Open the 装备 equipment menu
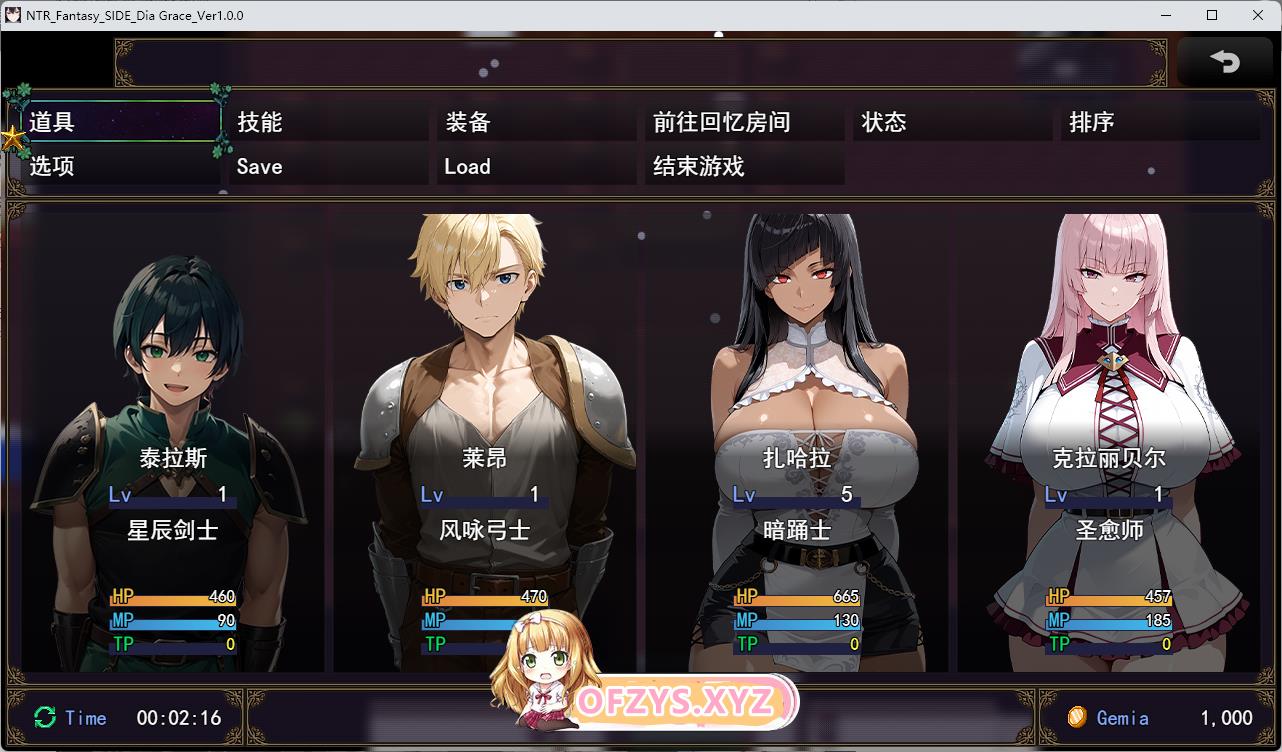Image resolution: width=1282 pixels, height=752 pixels. 538,122
